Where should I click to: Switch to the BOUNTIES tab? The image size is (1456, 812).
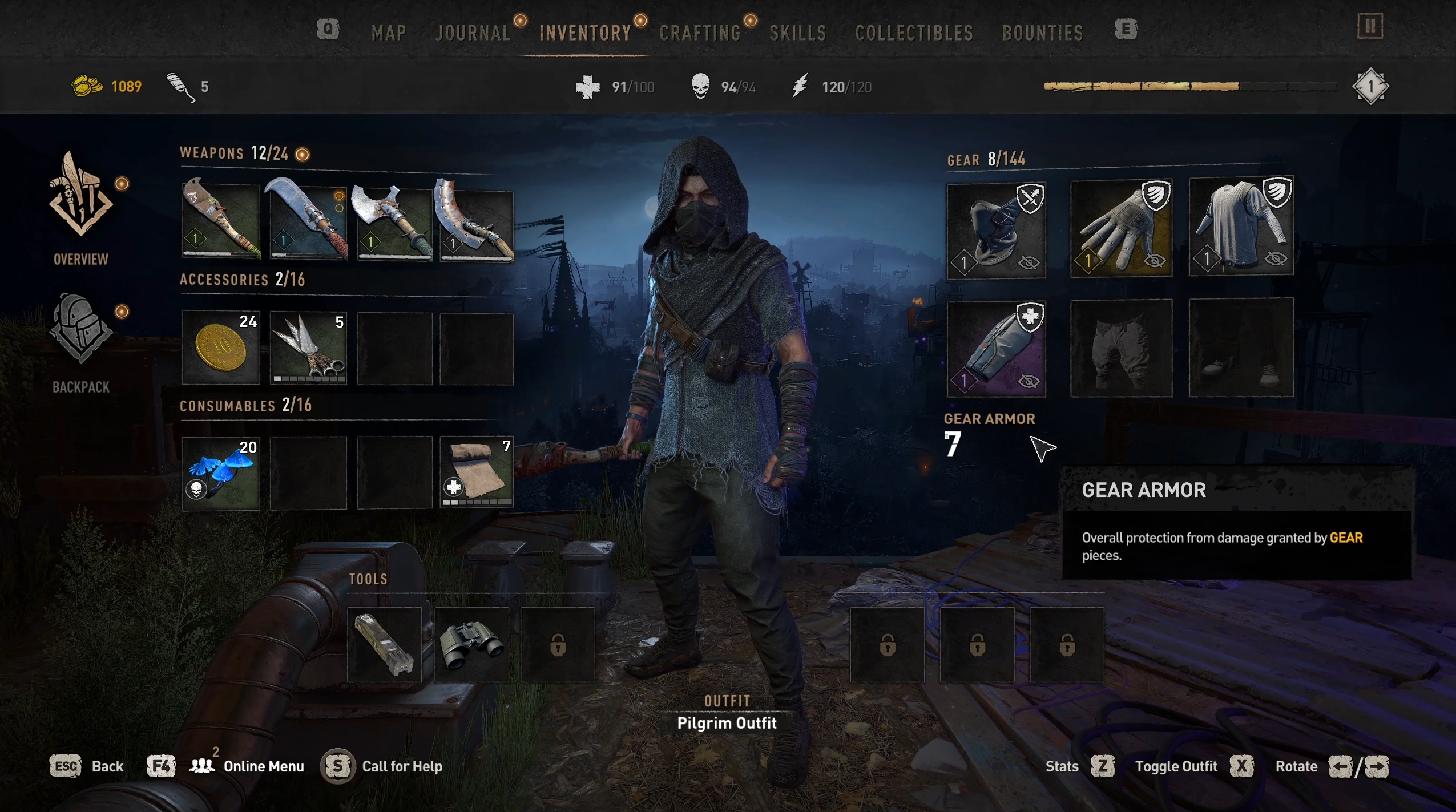tap(1042, 33)
